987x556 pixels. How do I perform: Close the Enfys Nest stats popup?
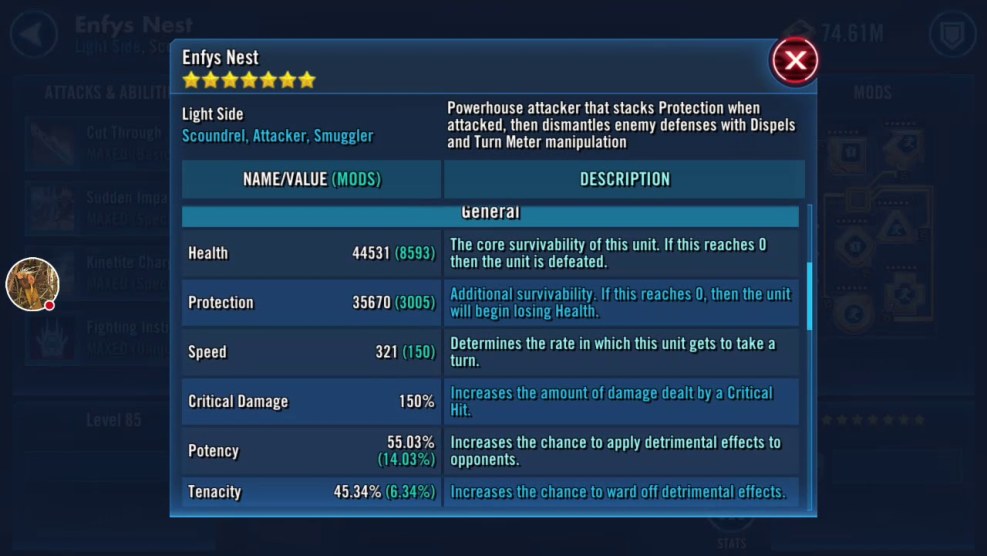(794, 61)
